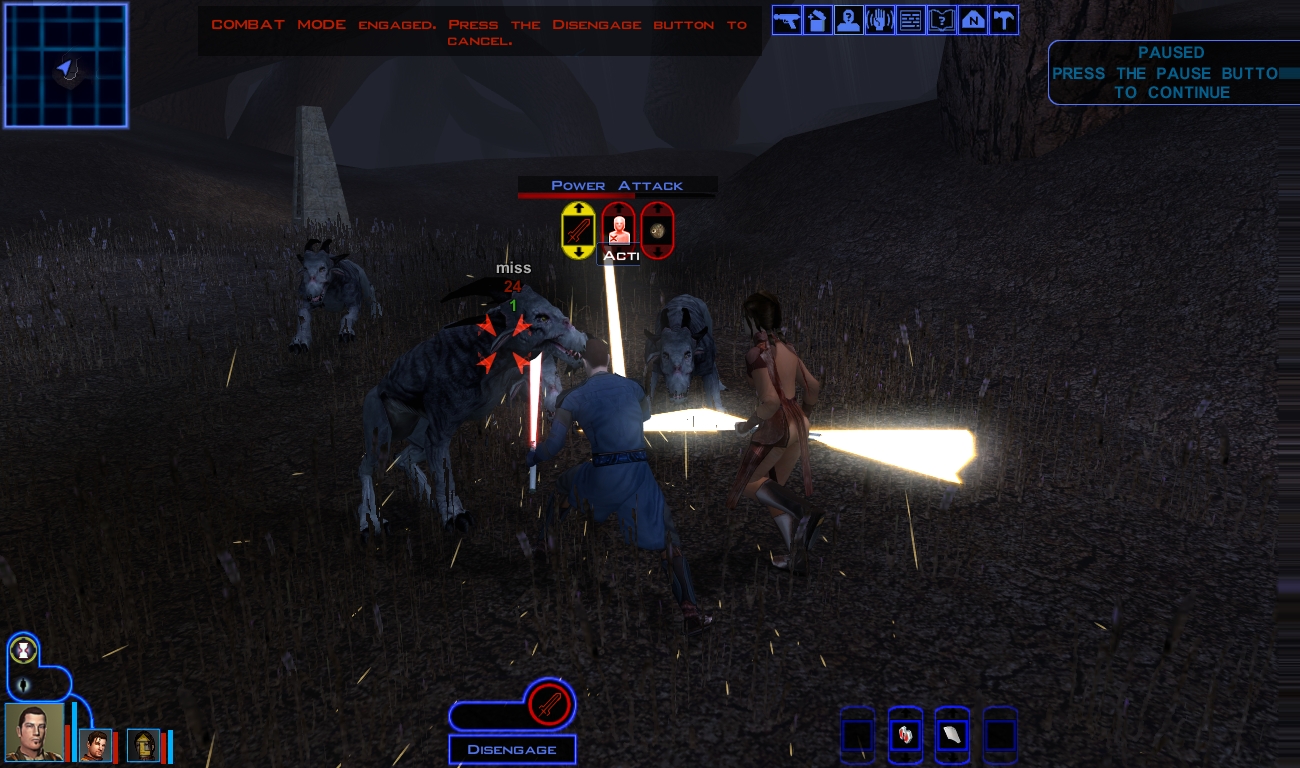Click the minimap in the corner
Viewport: 1300px width, 768px height.
(x=66, y=66)
